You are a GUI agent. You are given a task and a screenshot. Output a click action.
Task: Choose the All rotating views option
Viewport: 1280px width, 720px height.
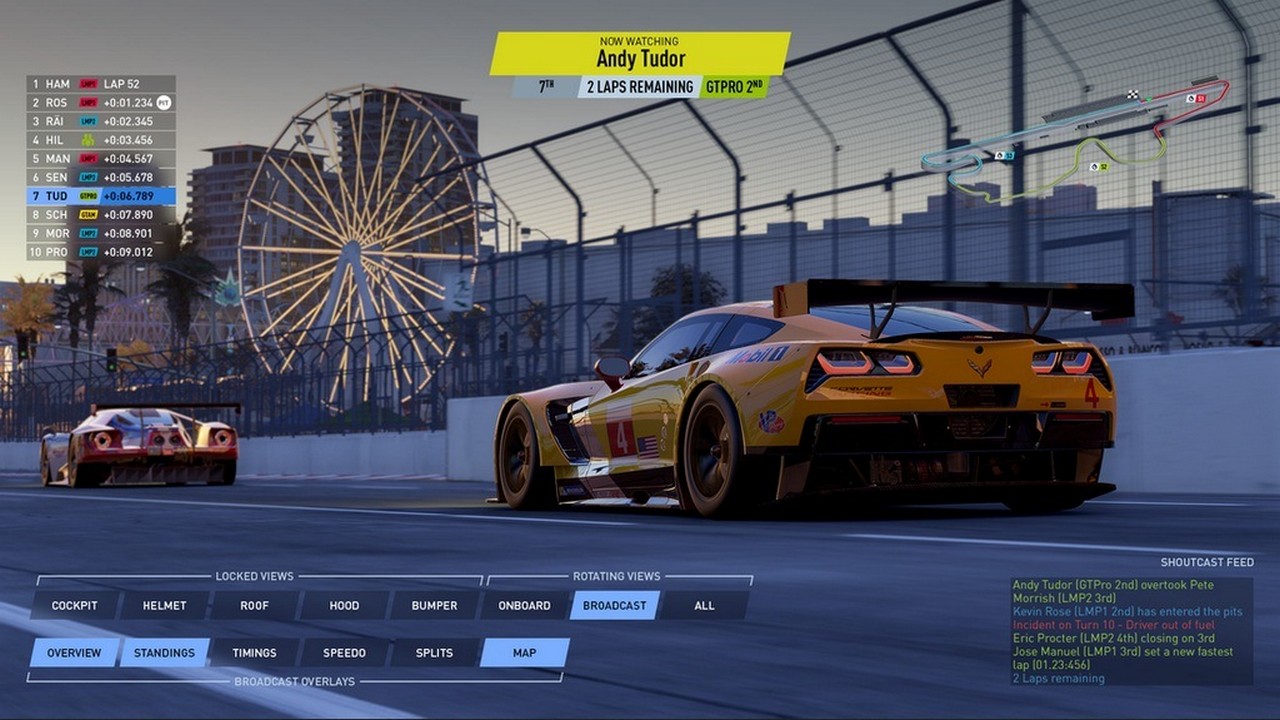[705, 605]
